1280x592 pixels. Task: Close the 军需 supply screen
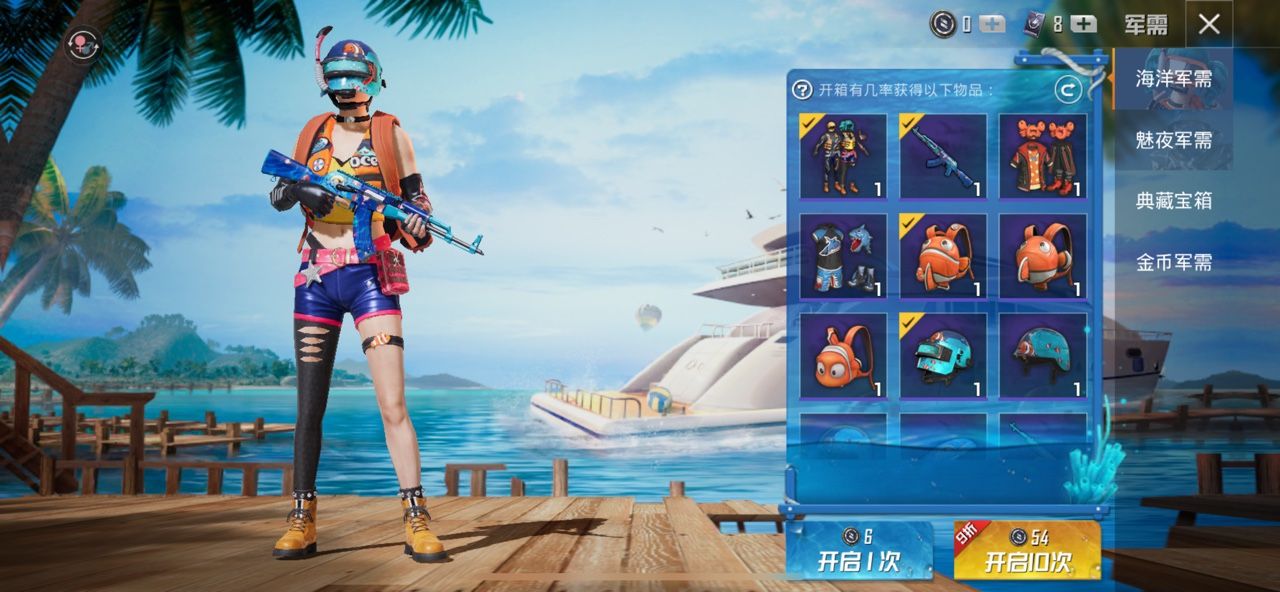[1209, 24]
